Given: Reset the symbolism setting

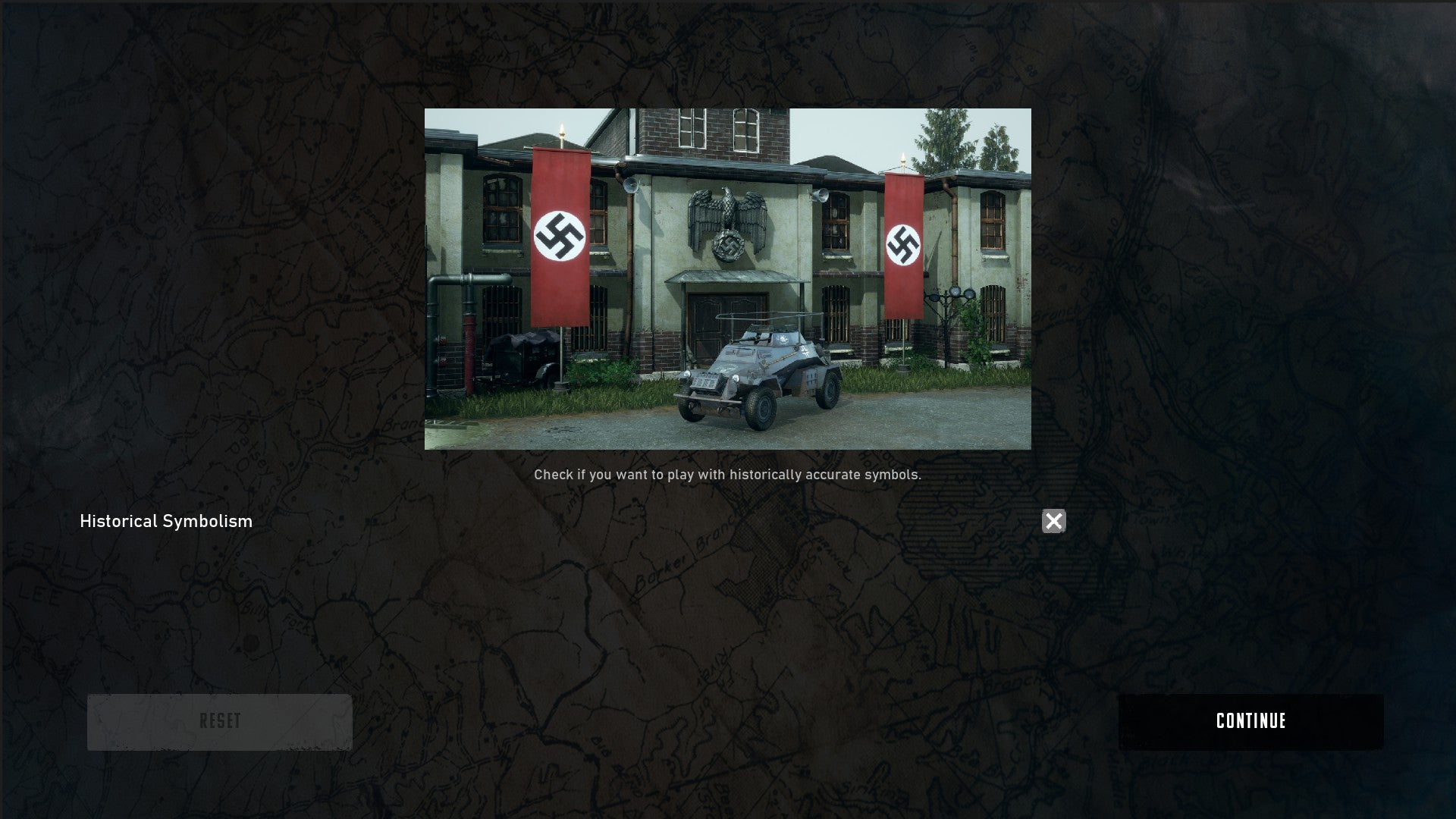Looking at the screenshot, I should point(220,721).
